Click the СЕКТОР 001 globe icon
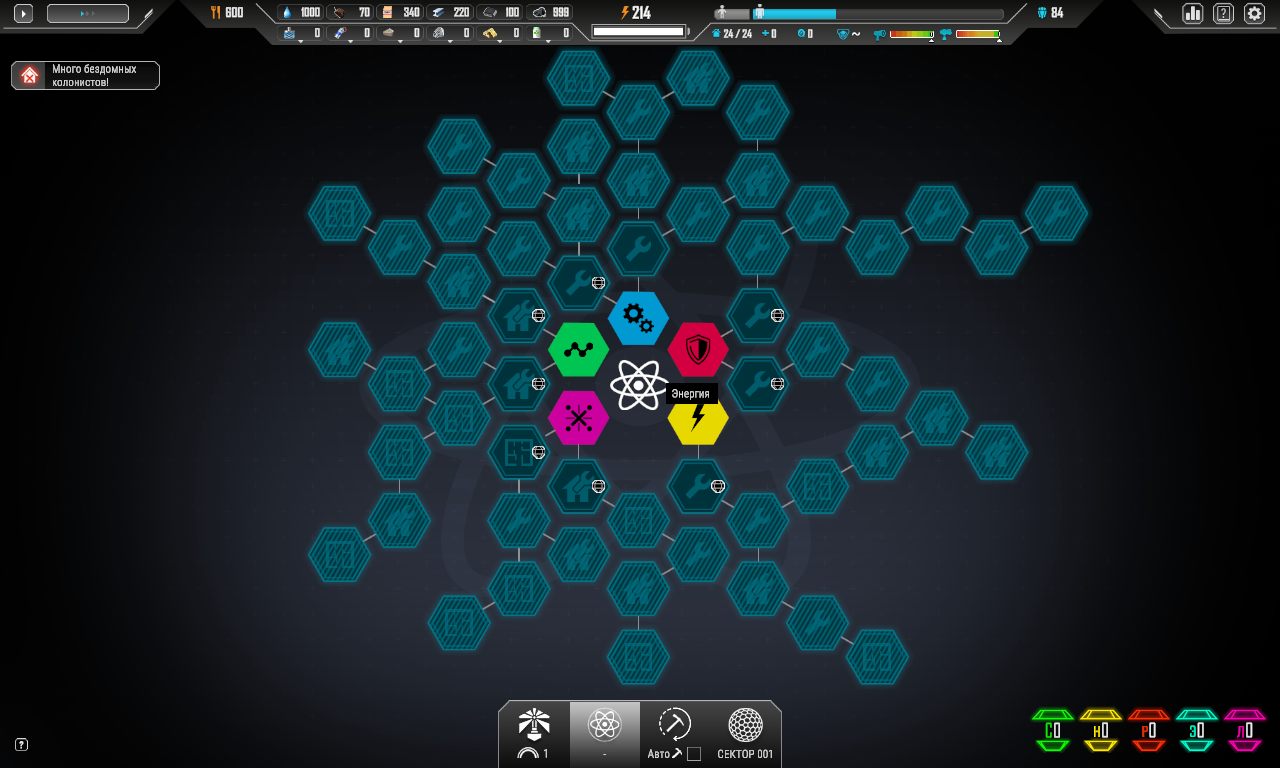The image size is (1280, 768). 744,723
